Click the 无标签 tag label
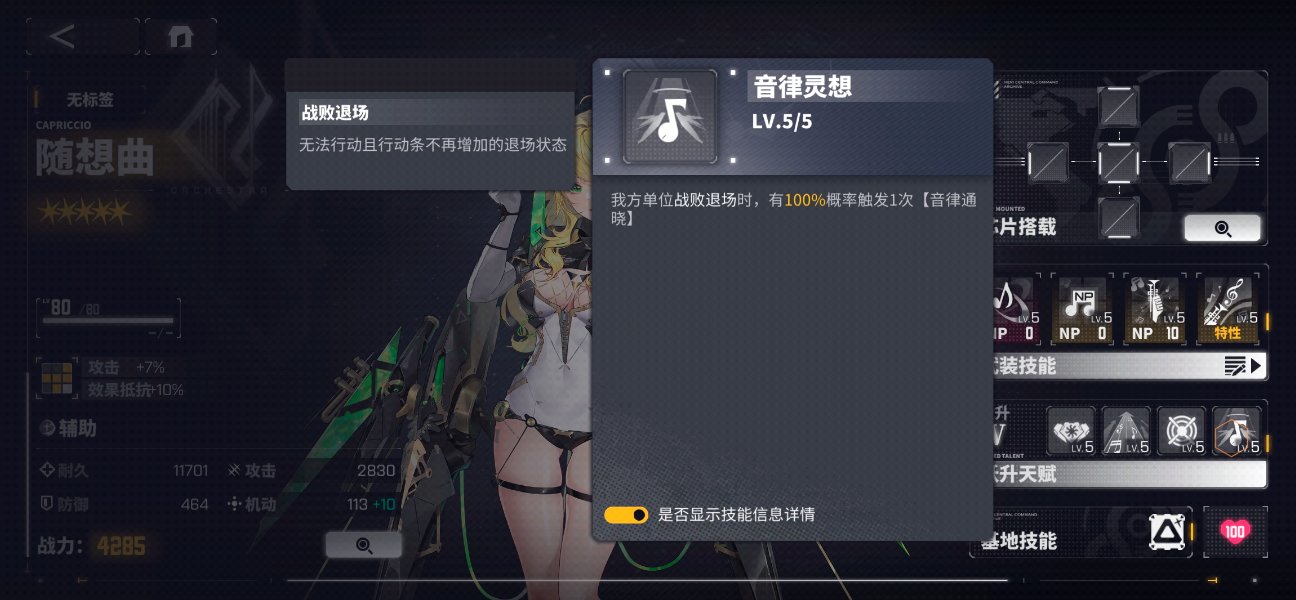1296x600 pixels. click(x=90, y=100)
